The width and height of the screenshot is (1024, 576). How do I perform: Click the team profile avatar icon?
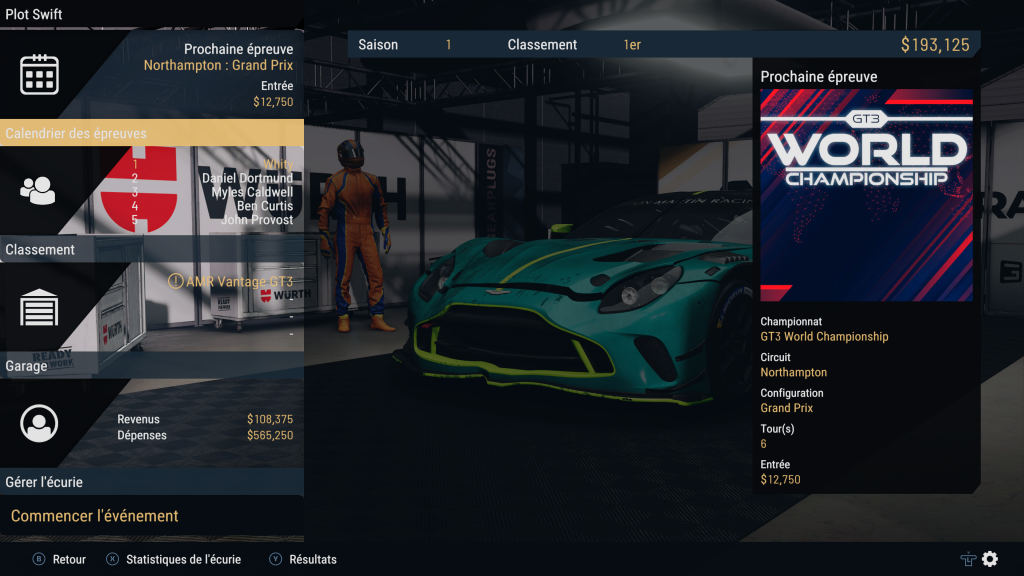pos(39,424)
